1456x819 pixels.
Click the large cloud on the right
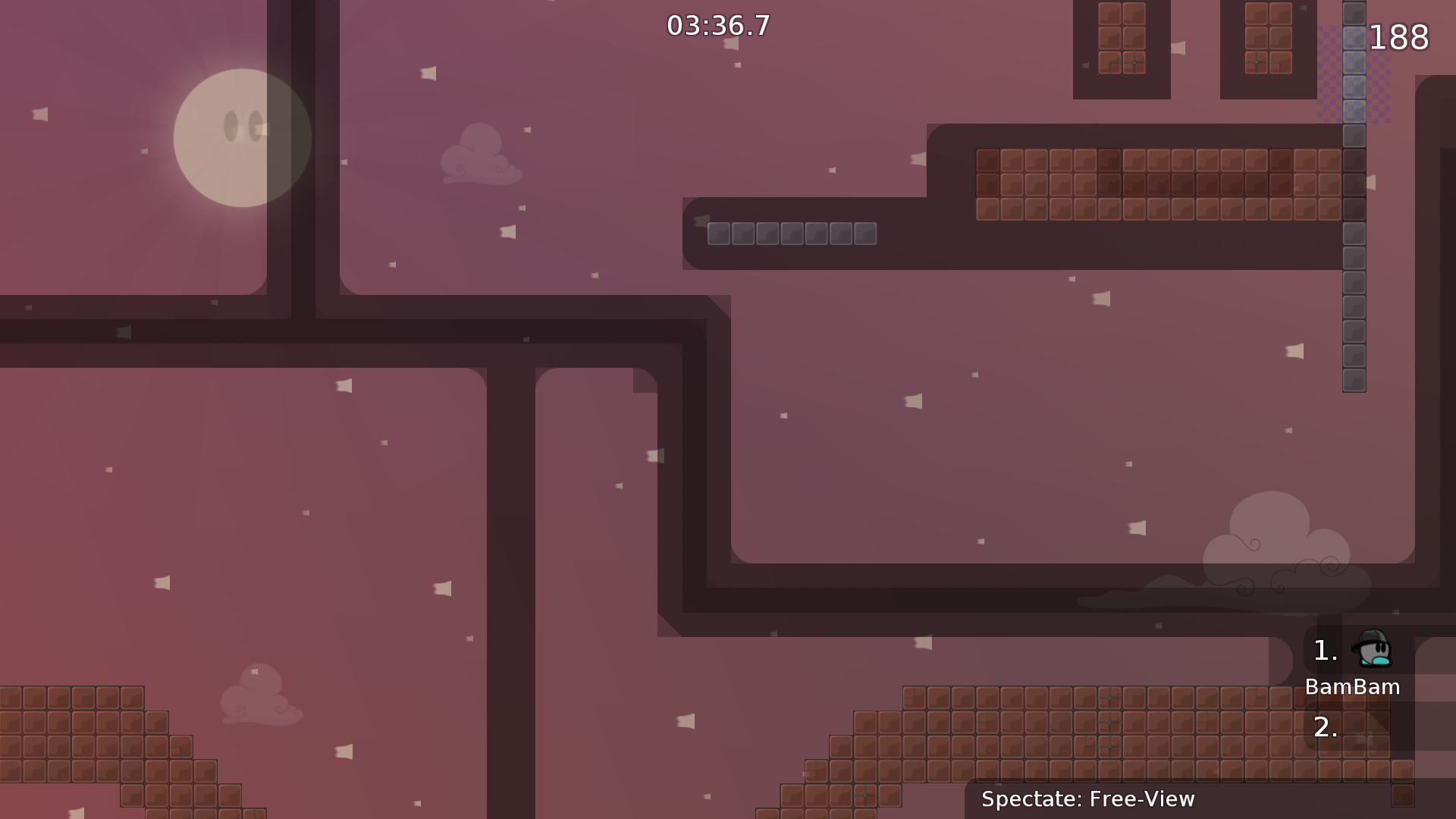[x=1289, y=546]
